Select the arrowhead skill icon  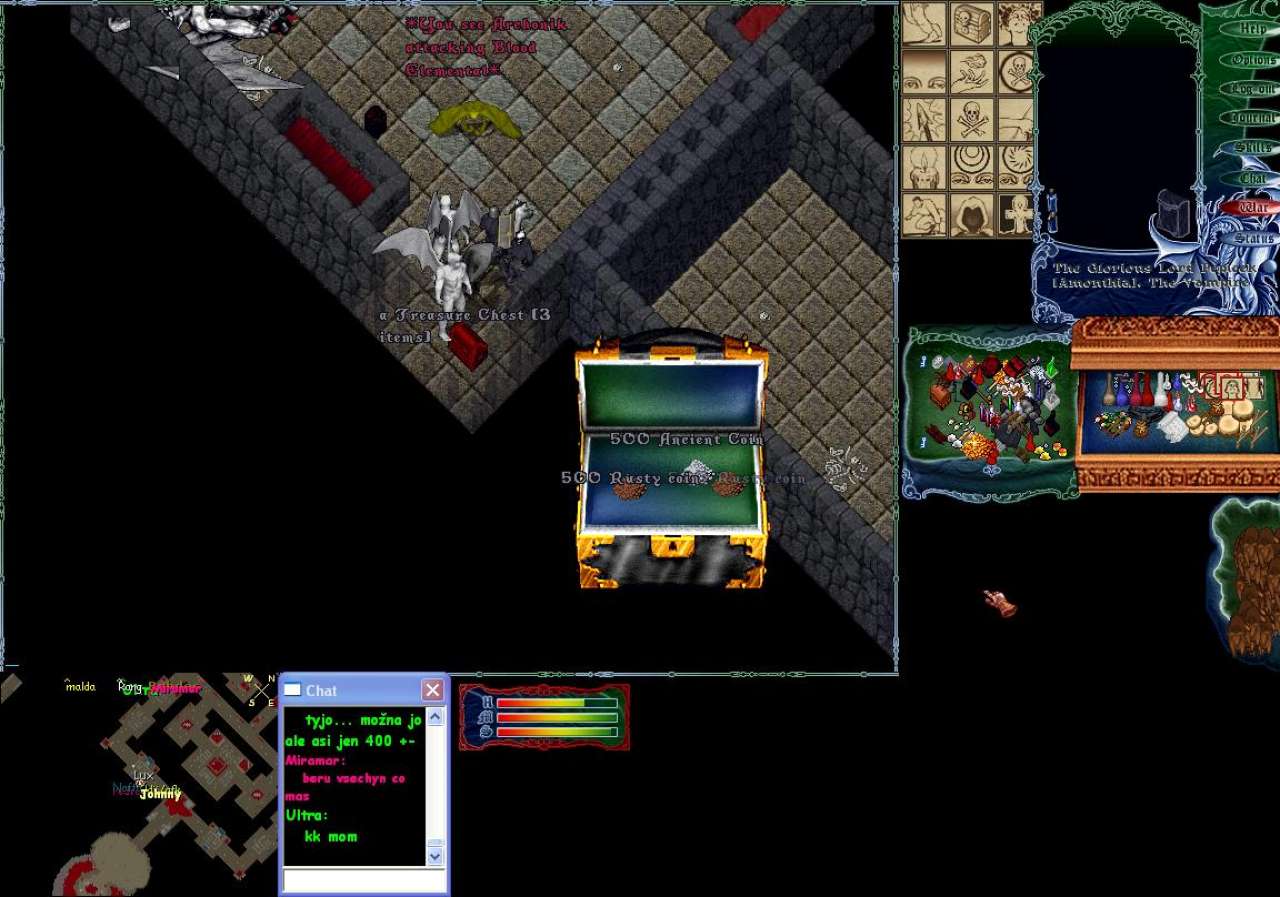pos(925,121)
